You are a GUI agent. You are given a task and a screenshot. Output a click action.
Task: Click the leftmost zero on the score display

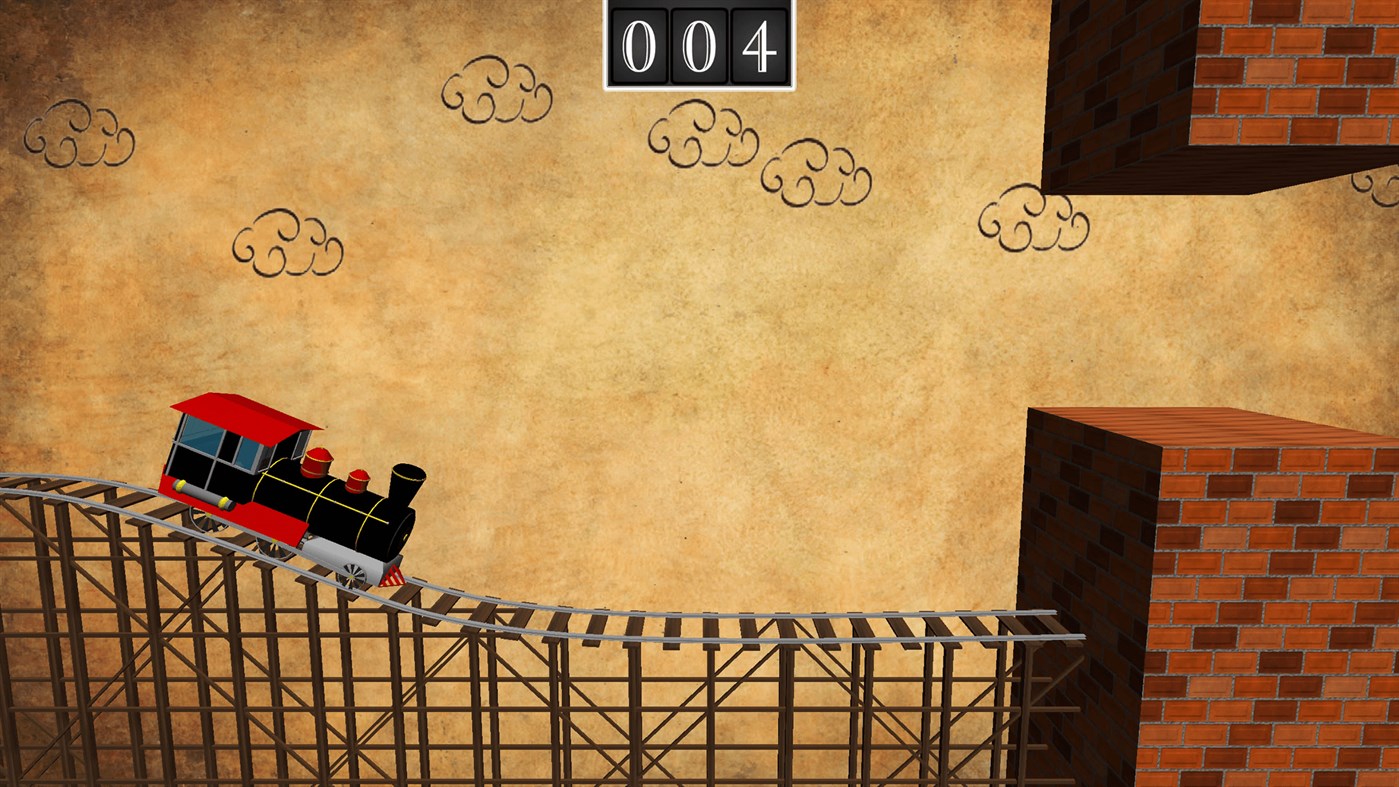637,44
